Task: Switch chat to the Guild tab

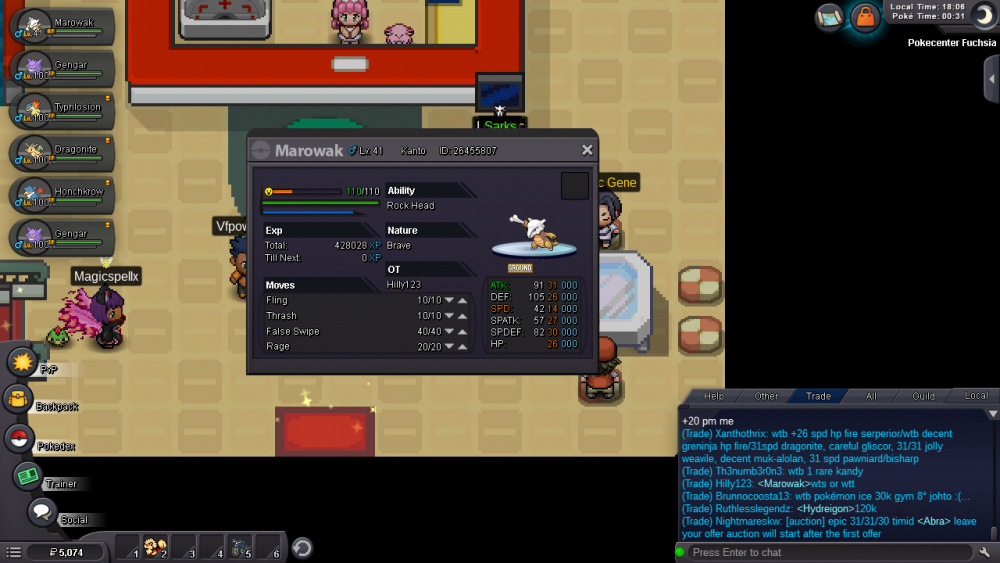Action: point(923,396)
